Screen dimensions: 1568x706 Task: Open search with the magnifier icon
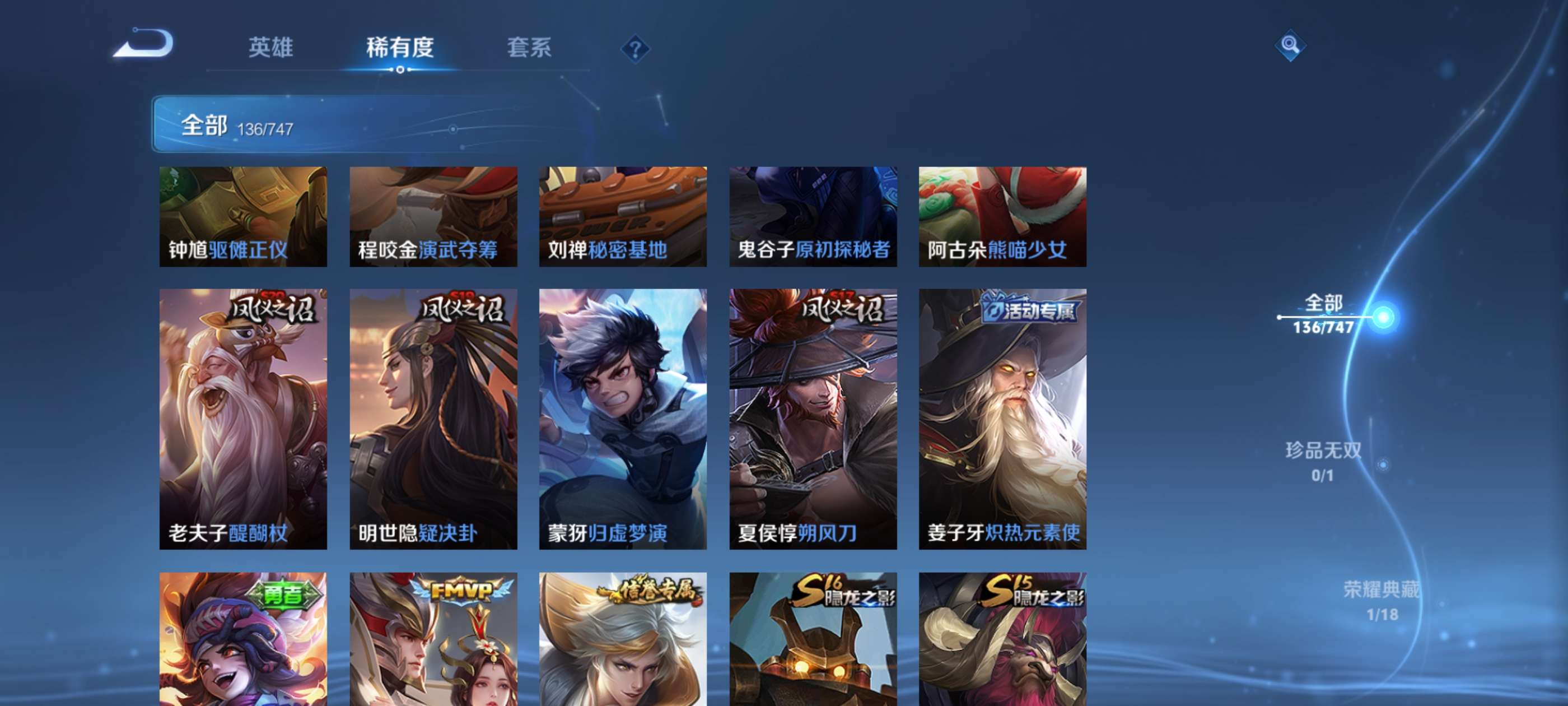[x=1290, y=45]
